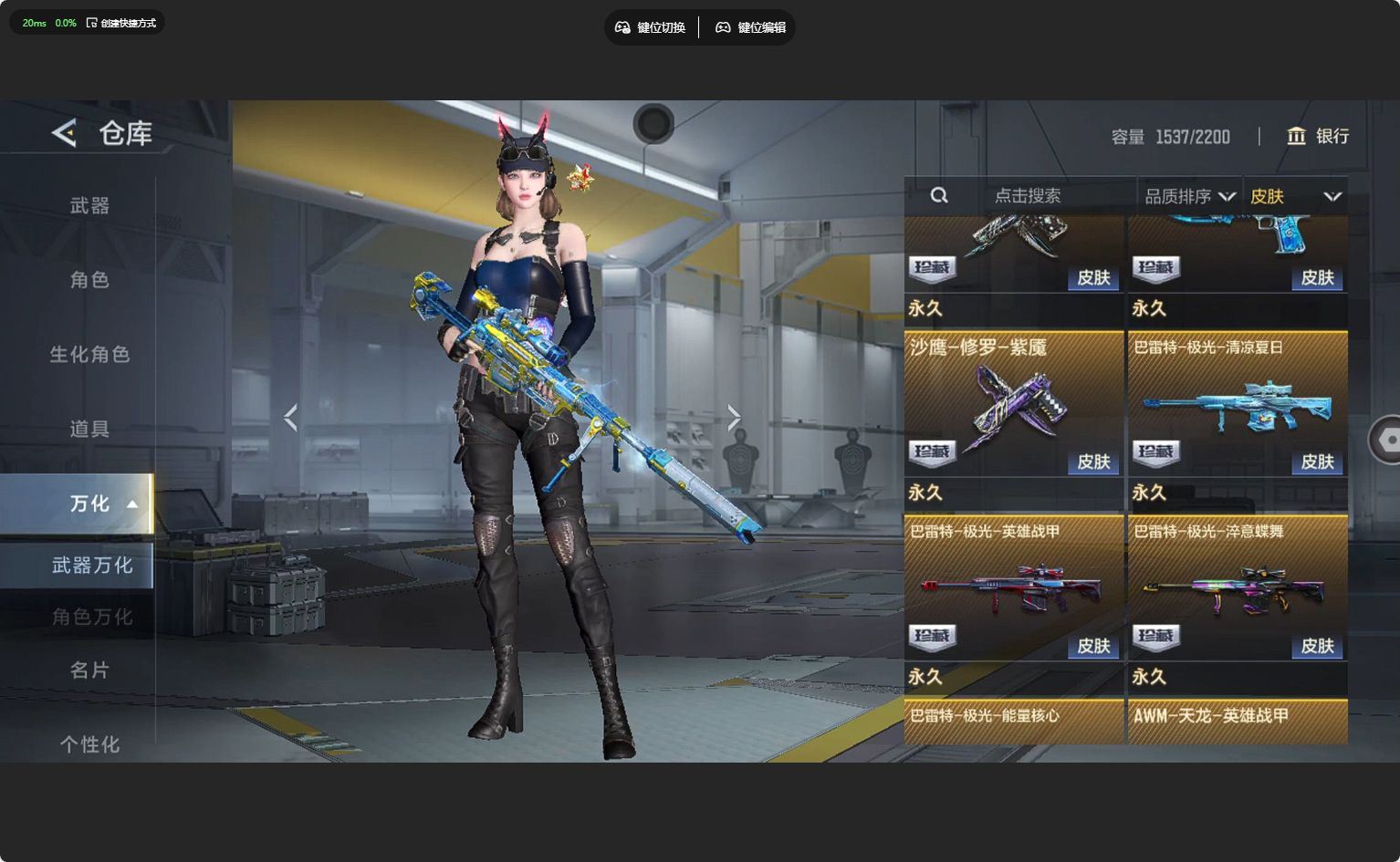Go back from the 仓库 screen
This screenshot has width=1400, height=862.
[64, 133]
